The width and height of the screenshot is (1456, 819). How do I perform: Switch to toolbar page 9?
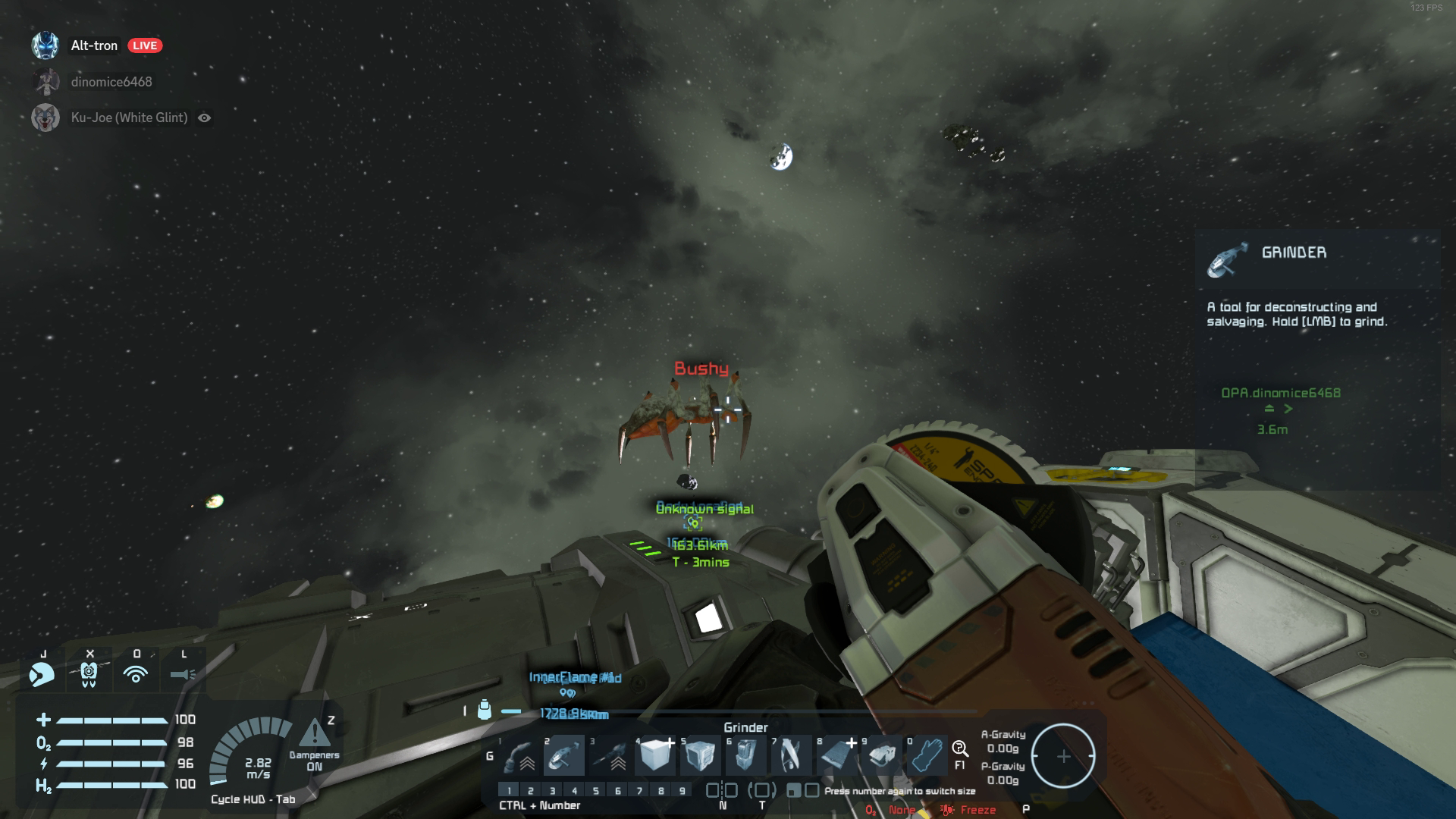click(682, 790)
